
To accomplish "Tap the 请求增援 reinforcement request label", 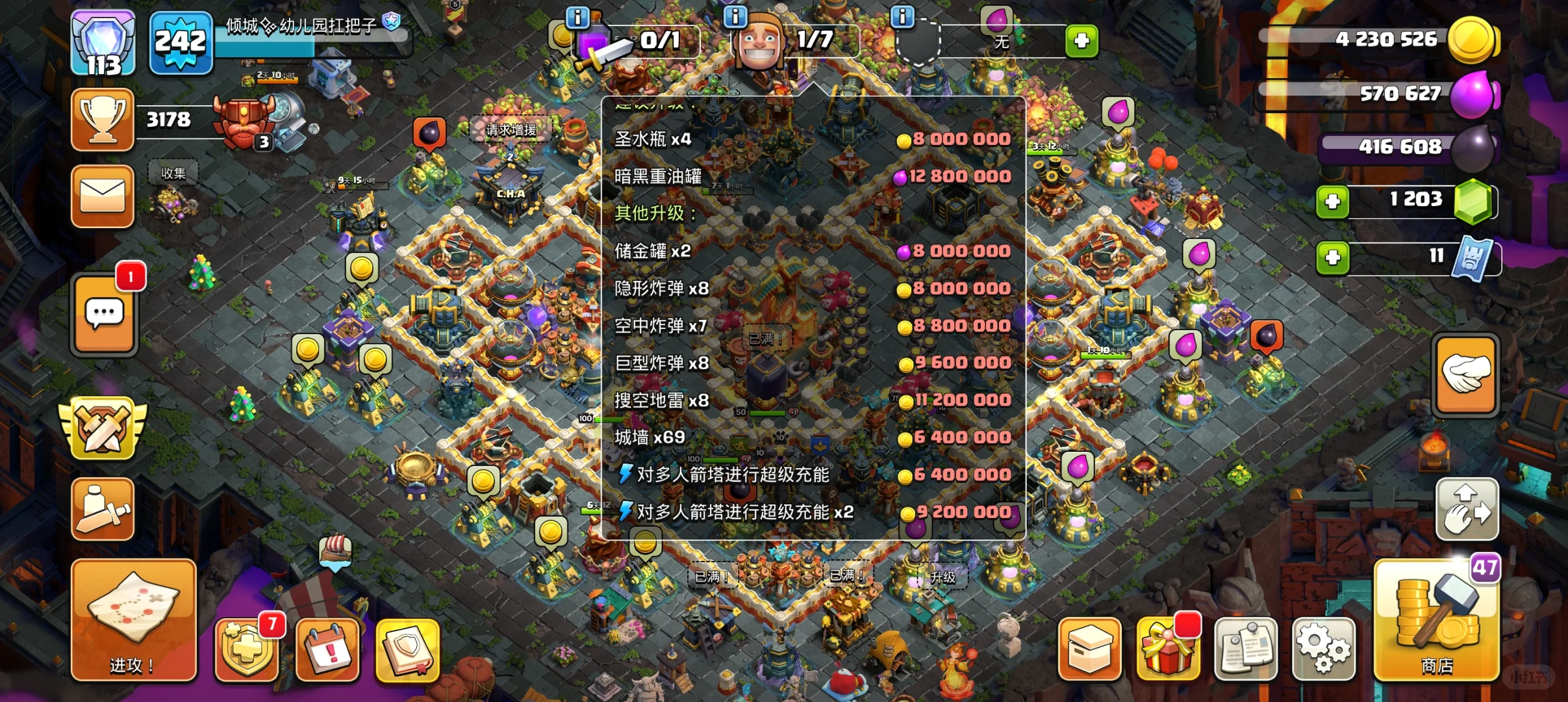I will click(x=510, y=129).
